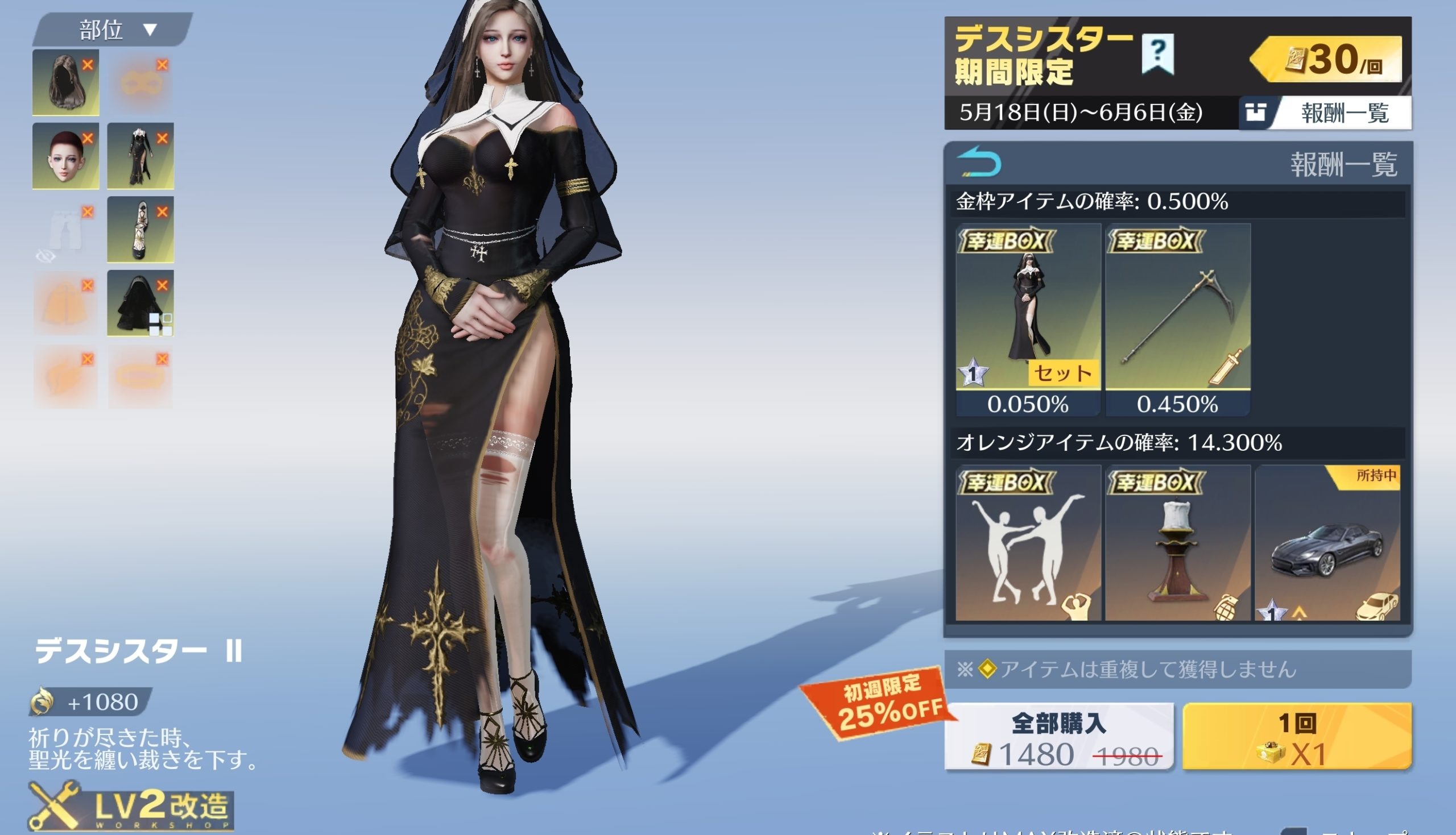The height and width of the screenshot is (835, 1456).
Task: Open the 報酬一覧 reward list button
Action: click(1325, 113)
